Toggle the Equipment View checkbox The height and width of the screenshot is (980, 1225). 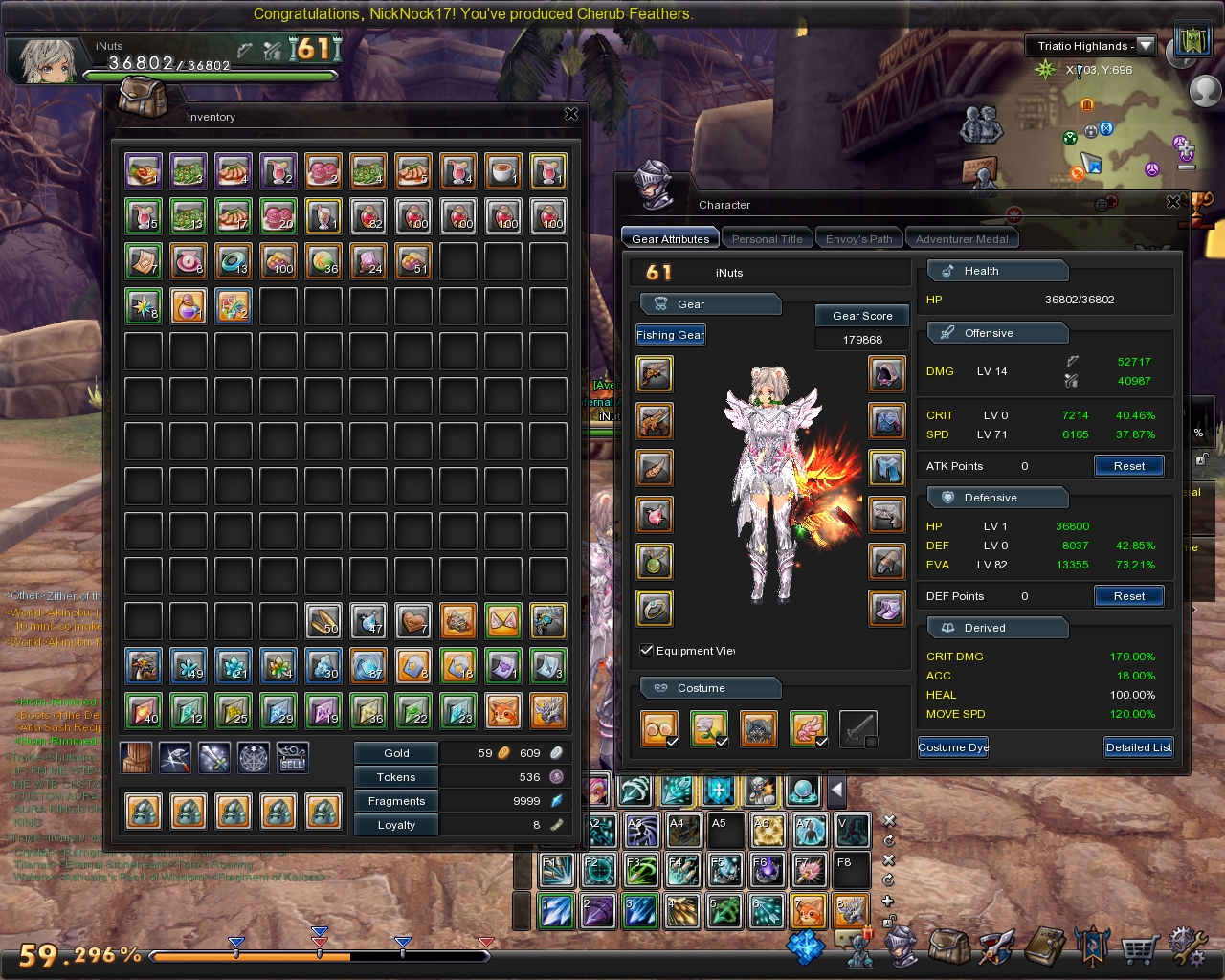[x=647, y=651]
